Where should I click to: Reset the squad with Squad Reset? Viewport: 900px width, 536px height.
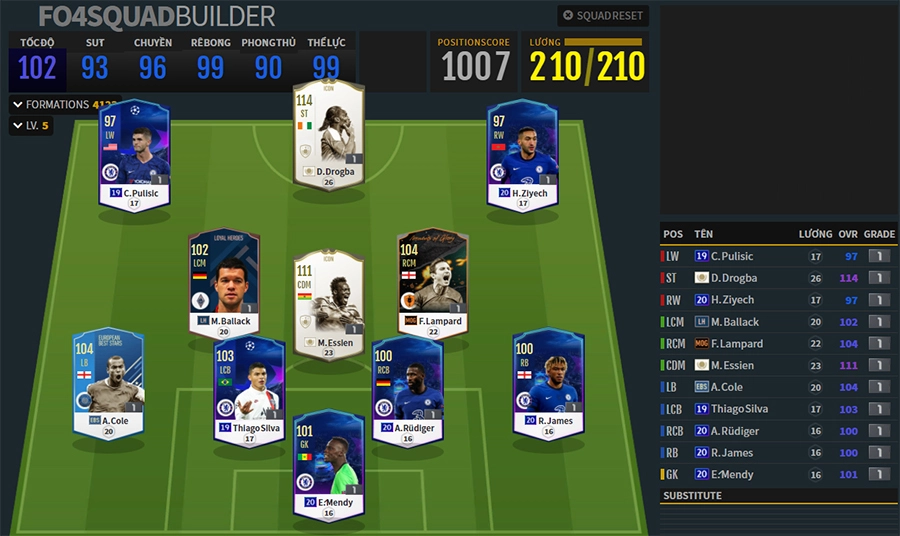pyautogui.click(x=603, y=16)
